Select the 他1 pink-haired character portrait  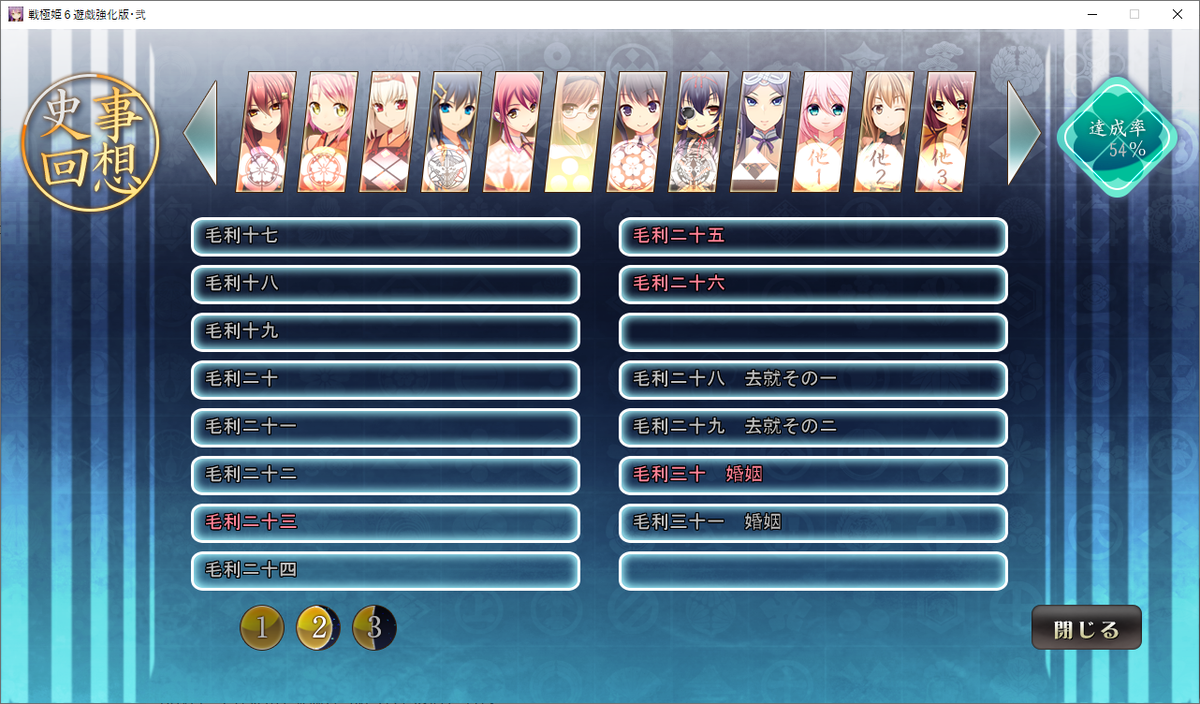point(822,132)
